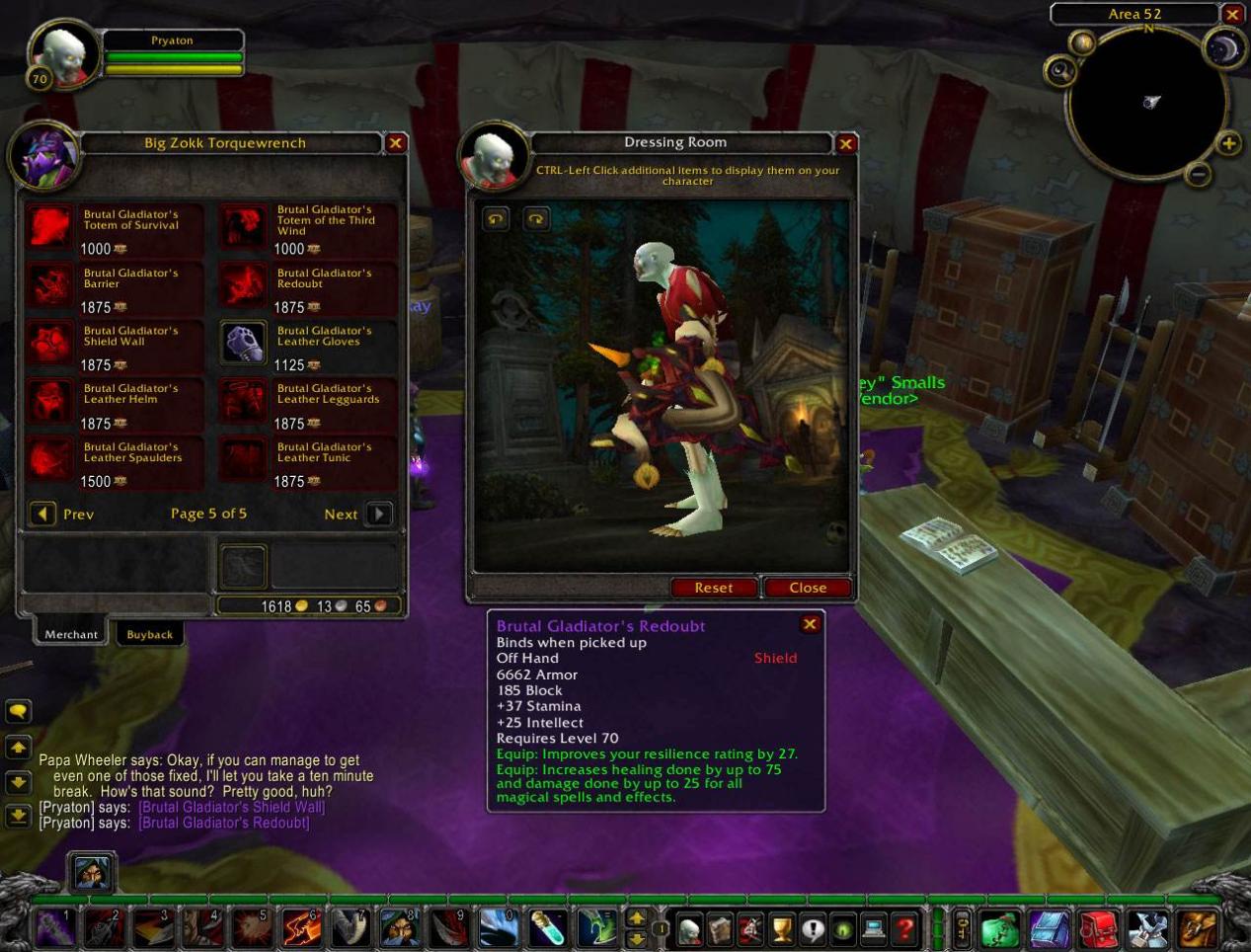1251x952 pixels.
Task: Switch to the Buyback tab
Action: [149, 635]
